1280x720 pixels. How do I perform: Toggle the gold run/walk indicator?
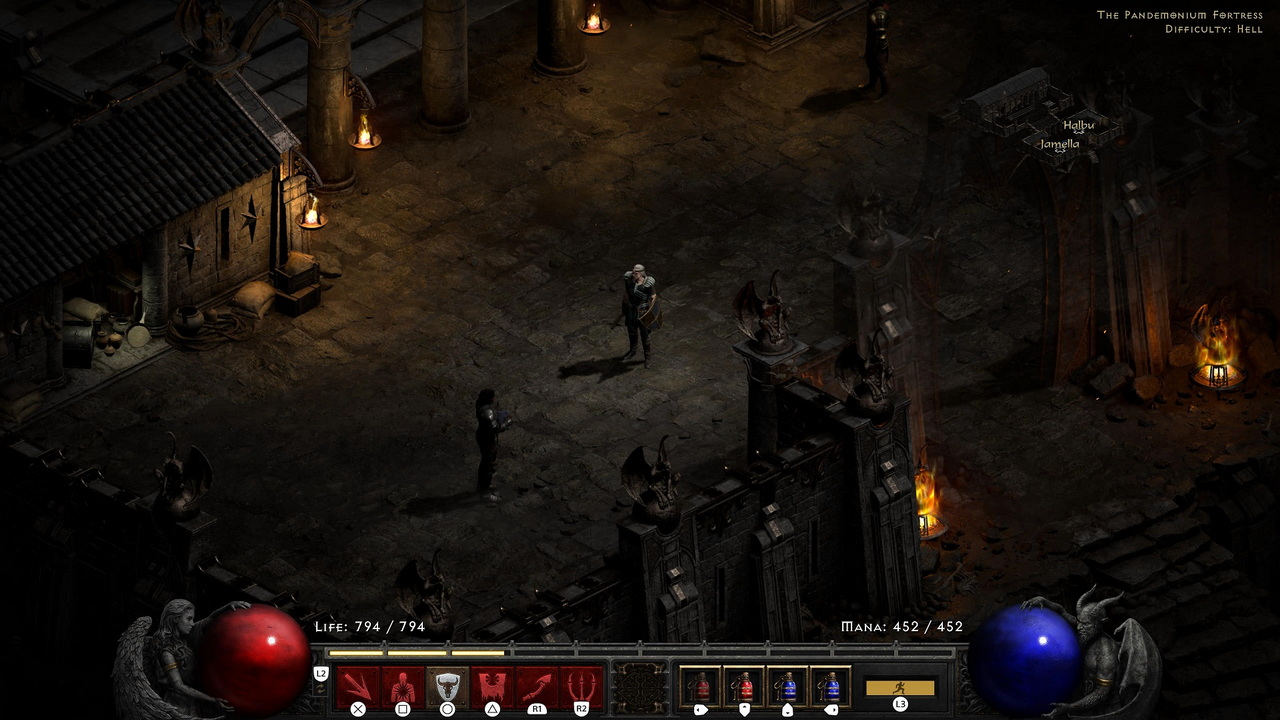click(x=900, y=688)
